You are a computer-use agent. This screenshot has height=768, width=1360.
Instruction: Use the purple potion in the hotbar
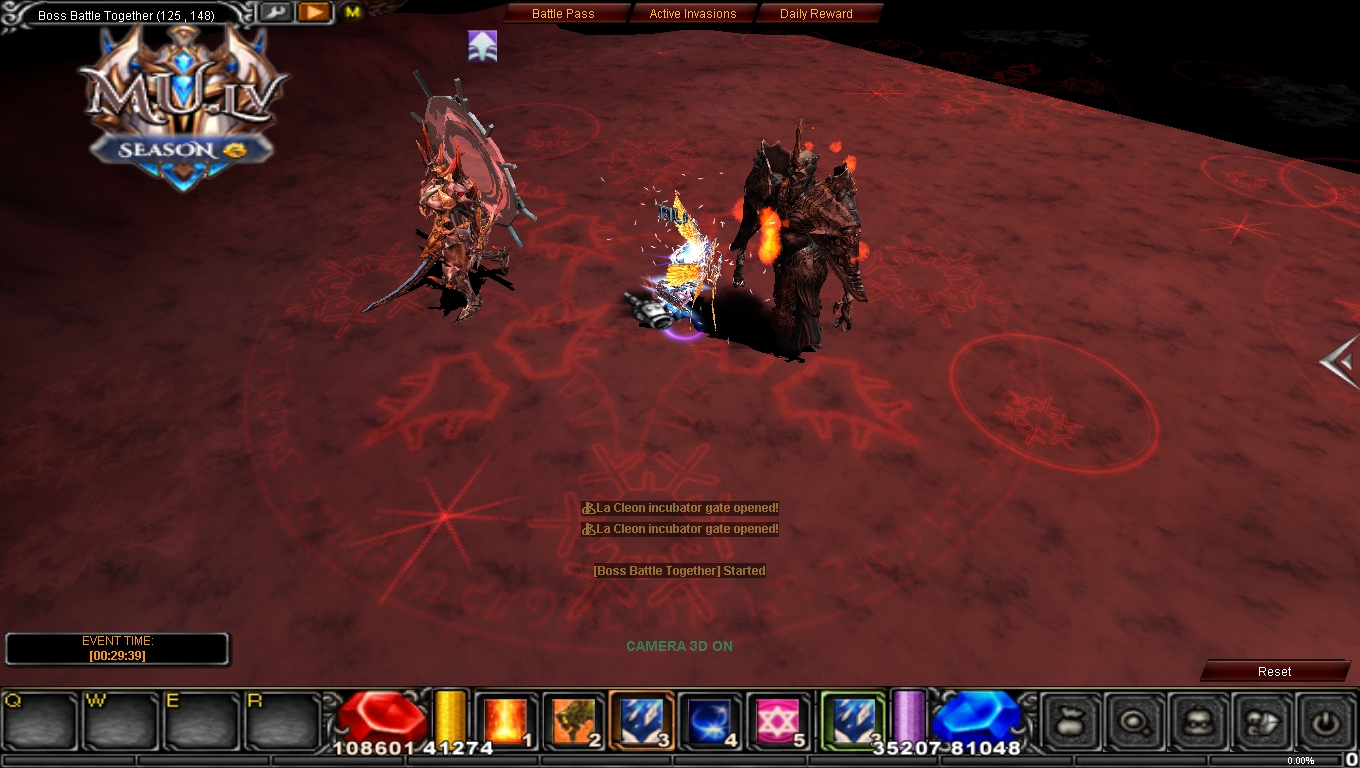(x=908, y=717)
